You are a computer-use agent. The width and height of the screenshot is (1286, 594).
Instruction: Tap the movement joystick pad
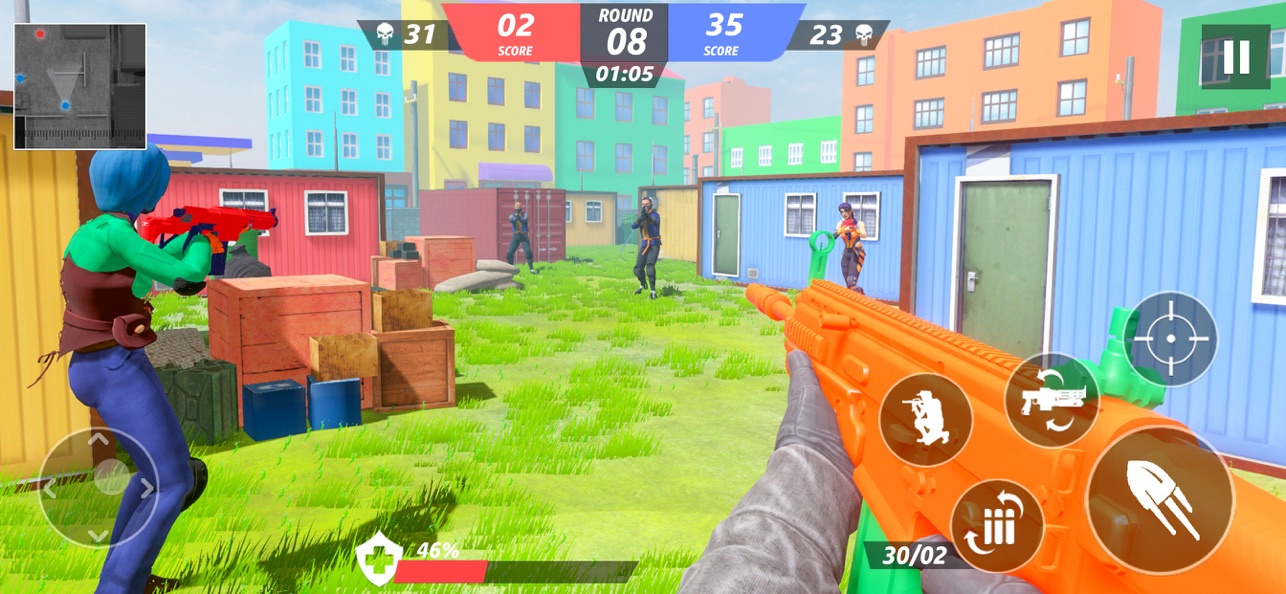click(x=98, y=487)
